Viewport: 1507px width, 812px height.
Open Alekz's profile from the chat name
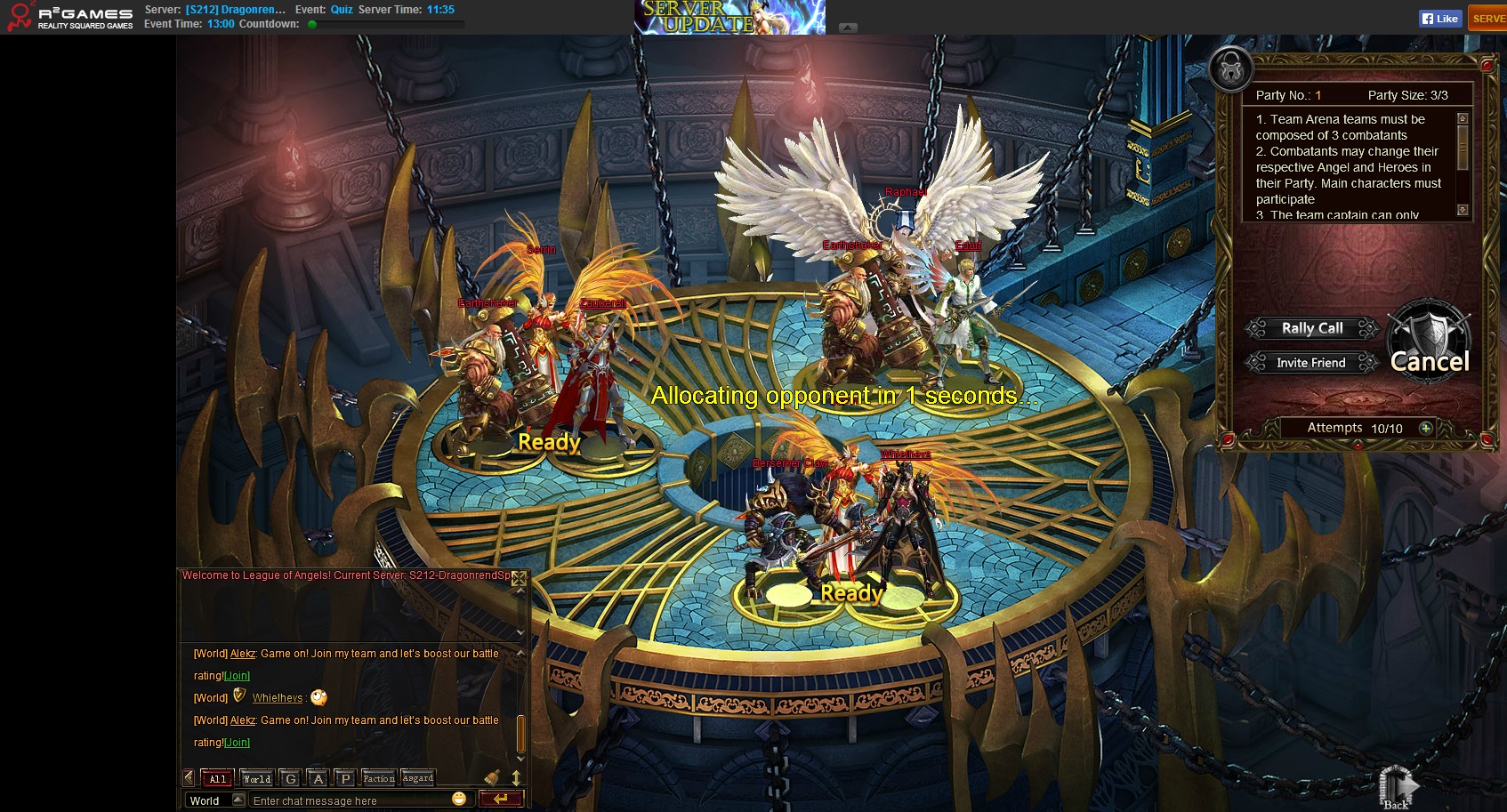tap(242, 654)
